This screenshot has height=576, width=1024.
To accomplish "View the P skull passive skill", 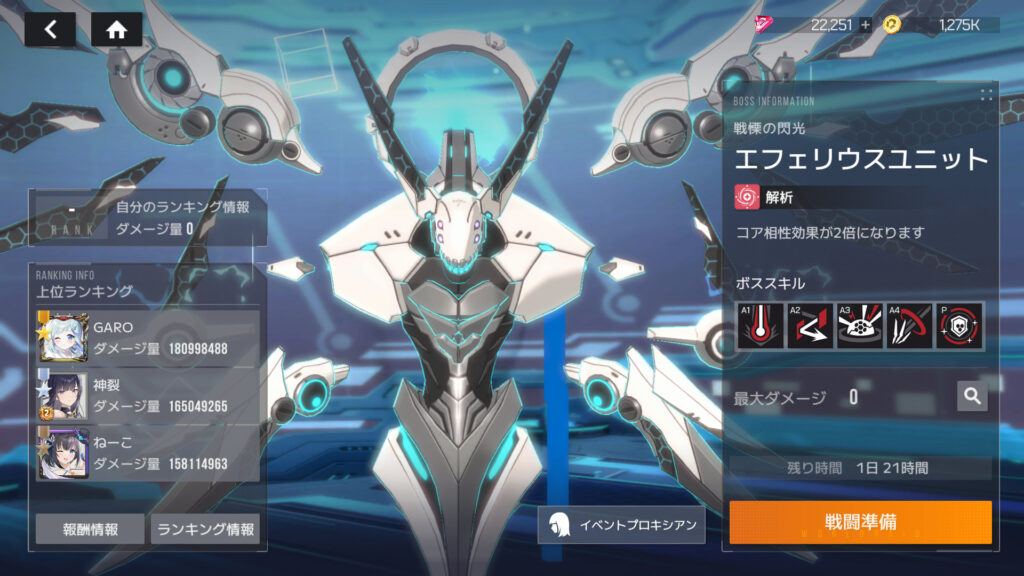I will (x=959, y=326).
